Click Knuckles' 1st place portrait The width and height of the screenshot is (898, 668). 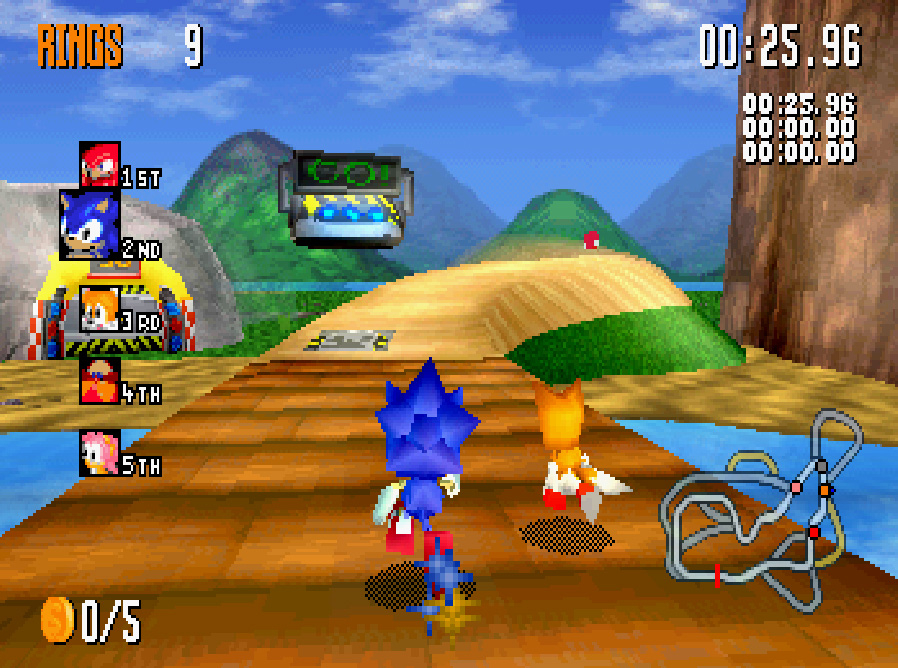(x=100, y=164)
